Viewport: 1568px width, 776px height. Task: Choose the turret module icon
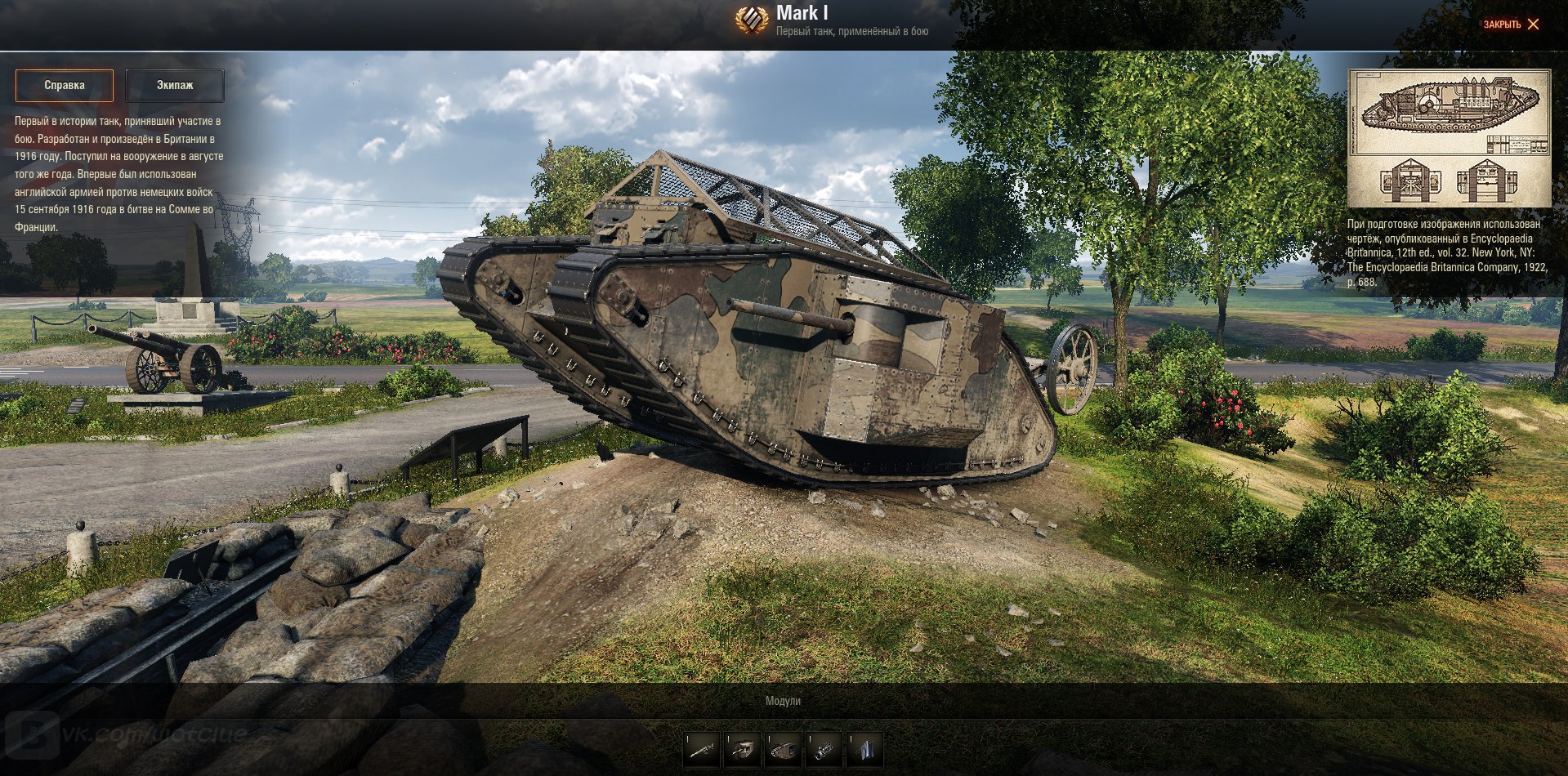743,749
